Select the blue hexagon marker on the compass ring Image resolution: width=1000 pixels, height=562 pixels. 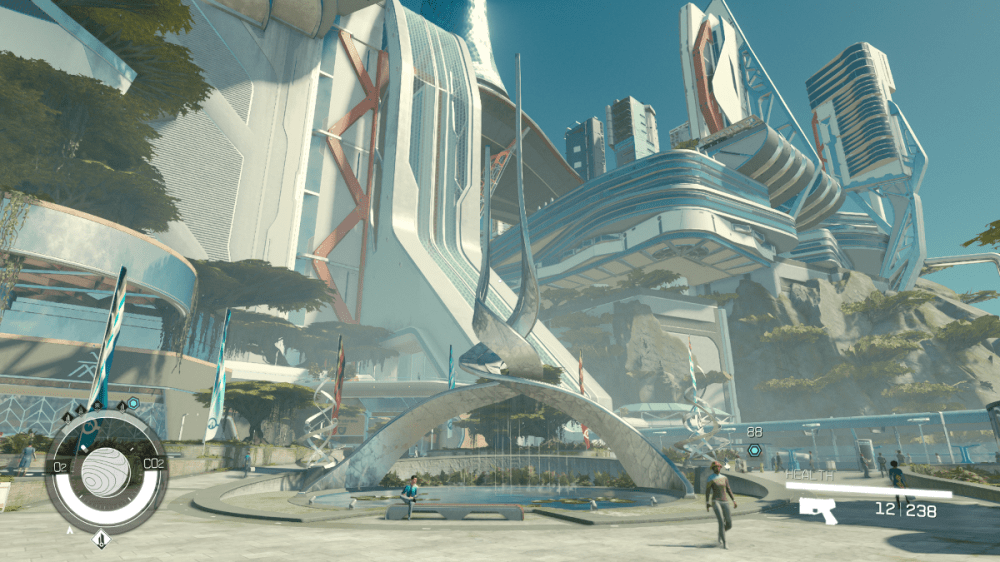(x=132, y=404)
